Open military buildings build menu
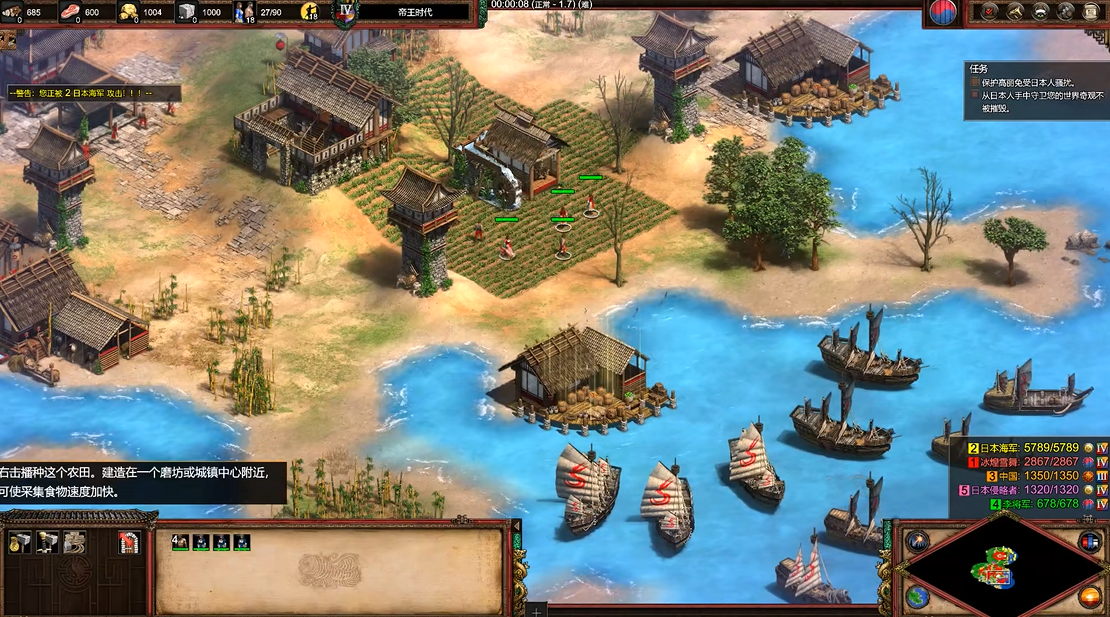Viewport: 1110px width, 617px height. pos(47,542)
